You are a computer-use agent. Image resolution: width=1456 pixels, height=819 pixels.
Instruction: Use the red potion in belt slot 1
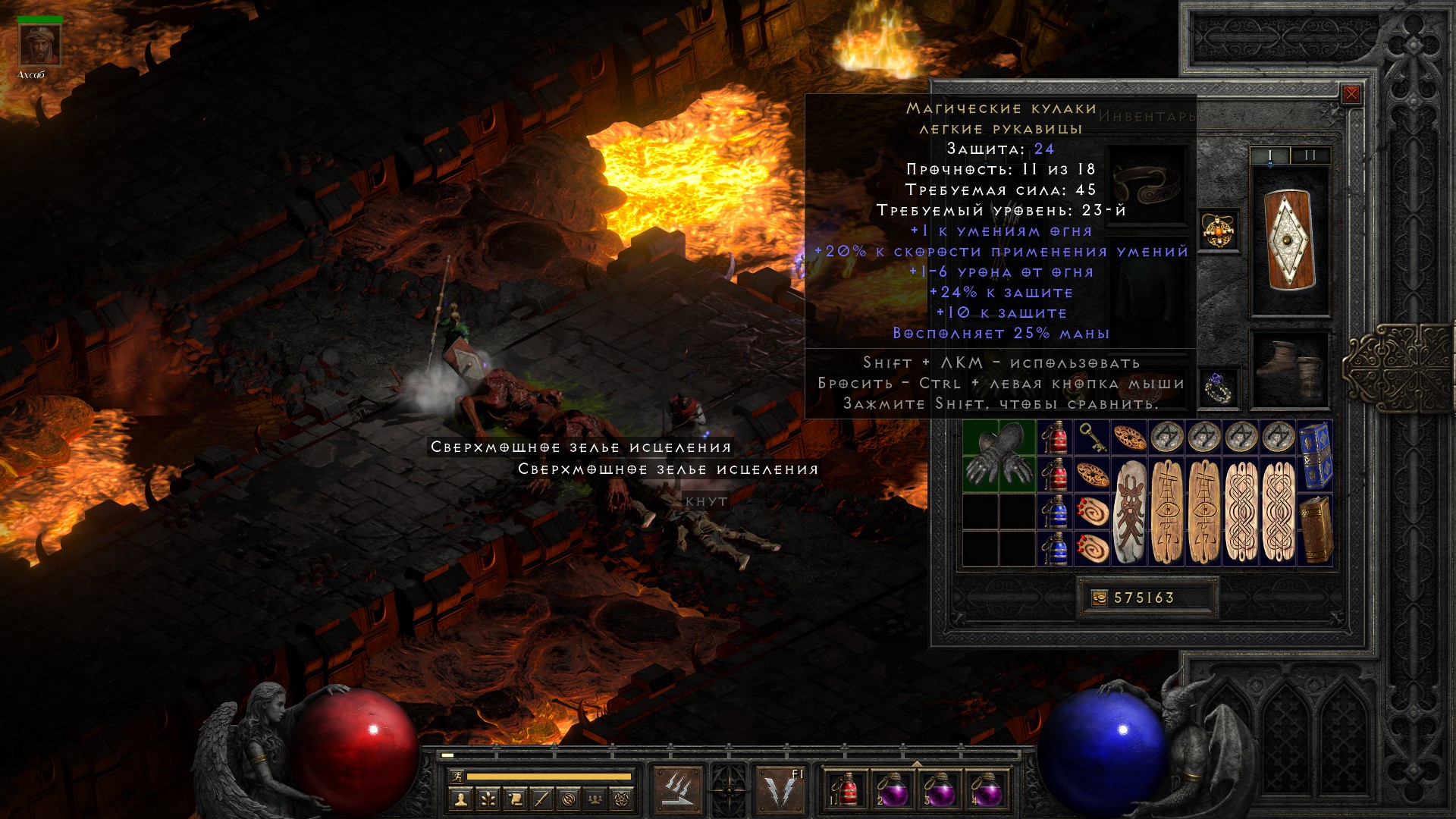tap(846, 790)
